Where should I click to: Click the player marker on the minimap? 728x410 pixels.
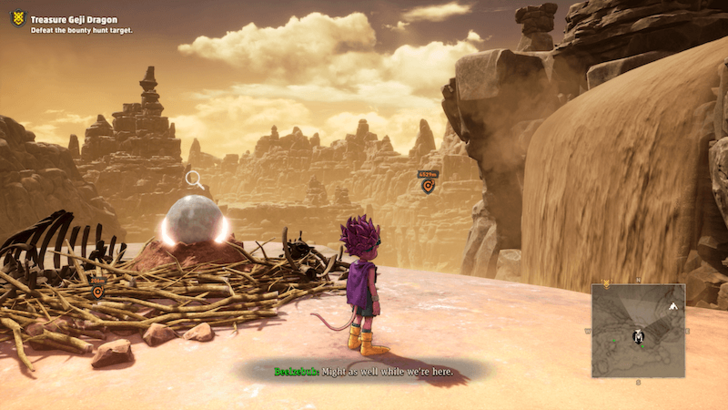click(x=637, y=336)
